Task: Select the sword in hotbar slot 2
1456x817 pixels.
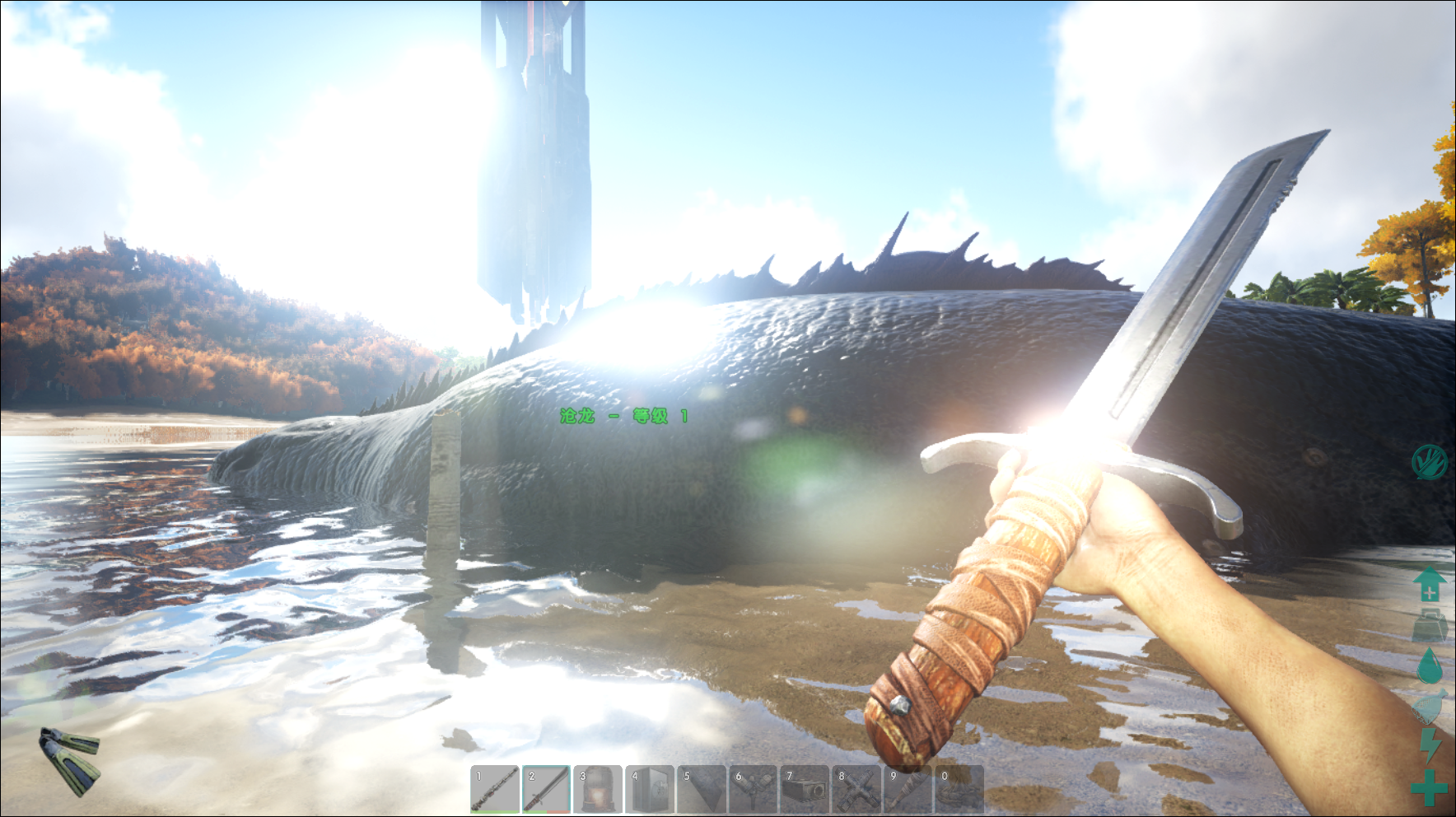Action: pos(546,789)
